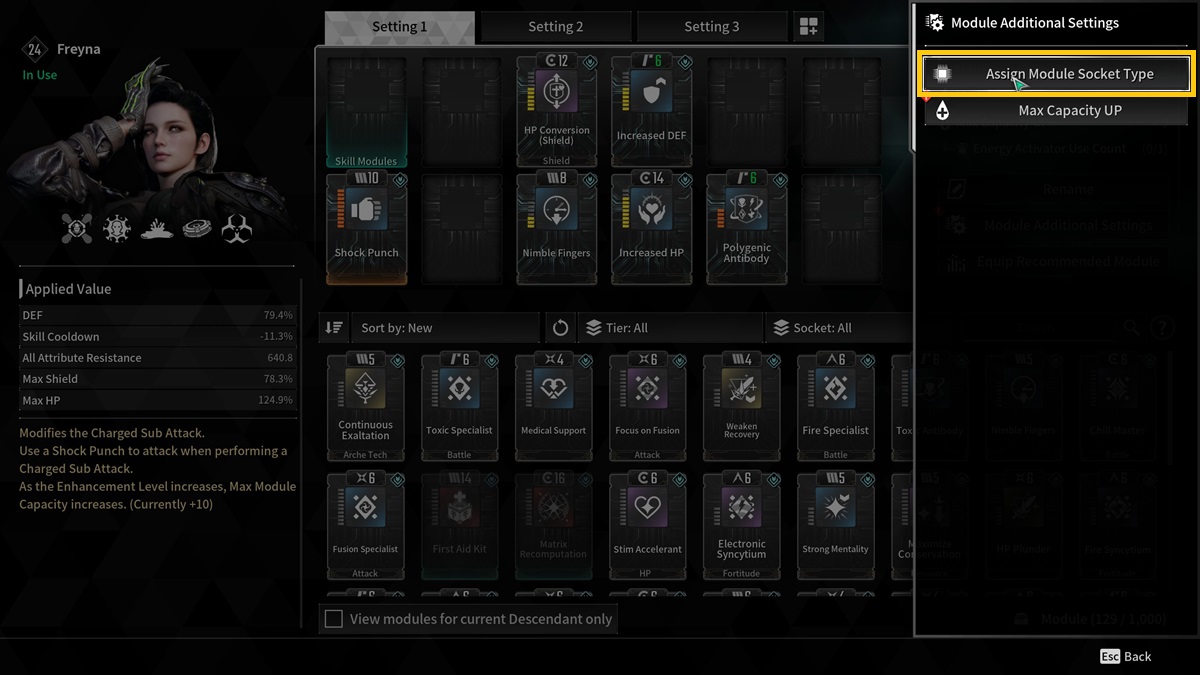1200x675 pixels.
Task: Pick the Continuous Exaltation module card
Action: click(x=365, y=407)
